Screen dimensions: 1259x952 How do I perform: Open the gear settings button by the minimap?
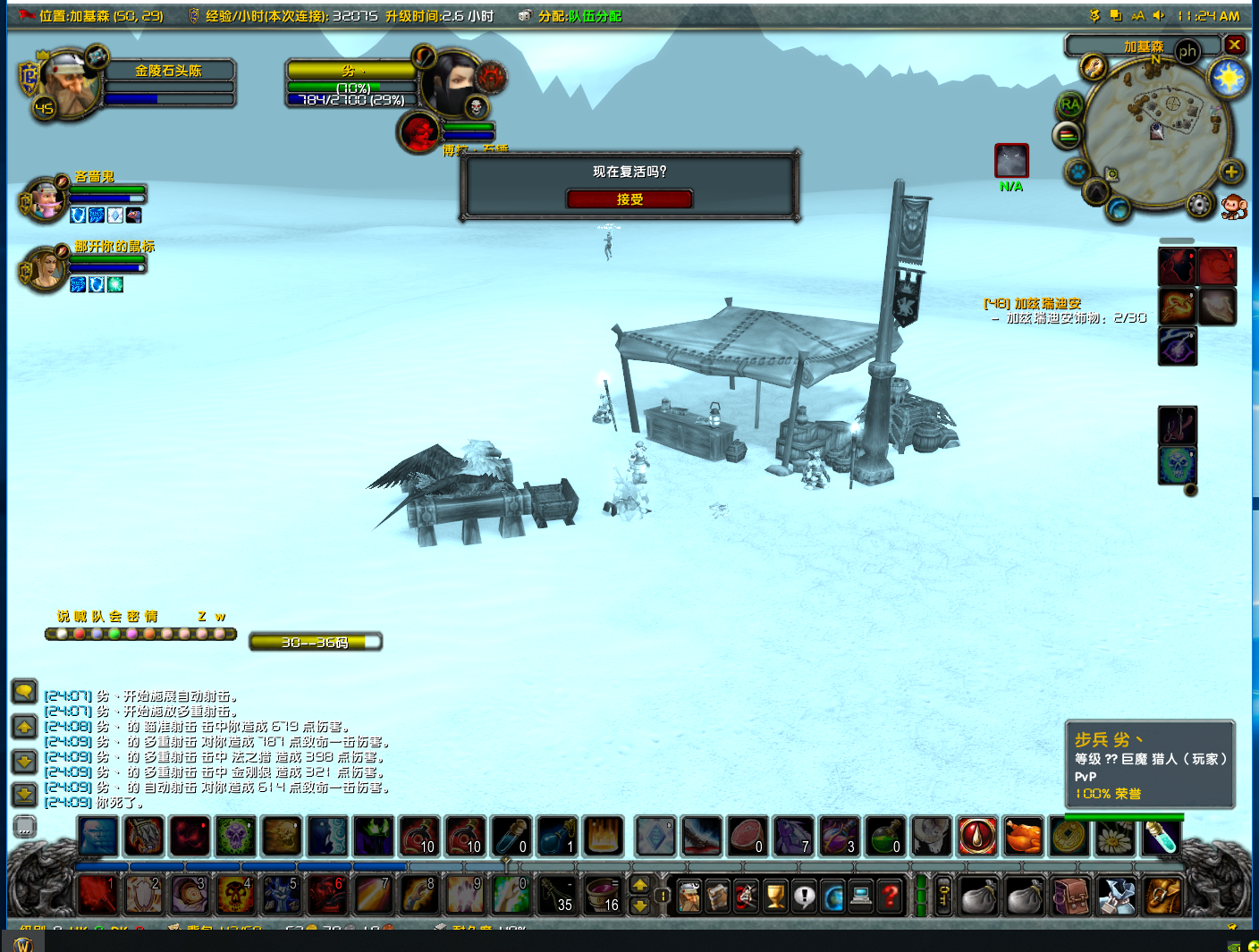point(1198,206)
